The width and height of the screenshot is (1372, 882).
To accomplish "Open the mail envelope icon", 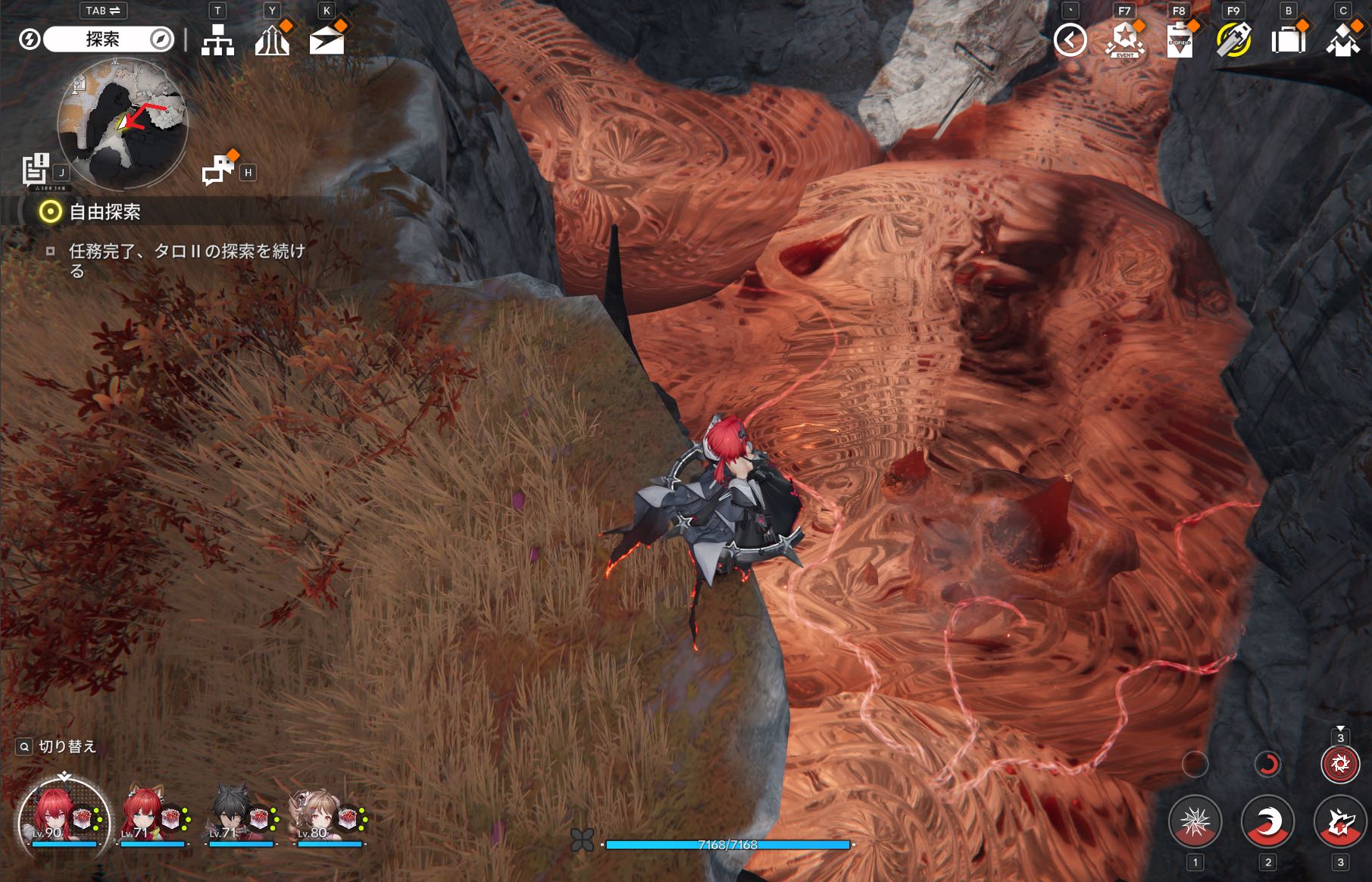I will (327, 40).
